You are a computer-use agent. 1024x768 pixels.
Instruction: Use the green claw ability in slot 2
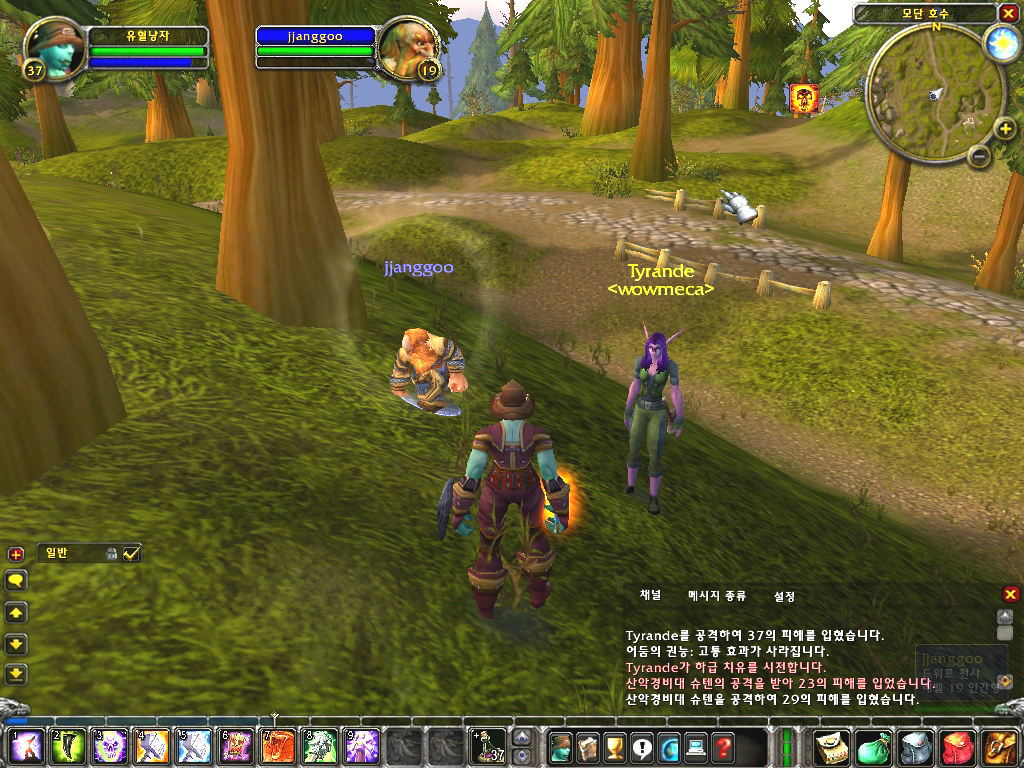(67, 747)
